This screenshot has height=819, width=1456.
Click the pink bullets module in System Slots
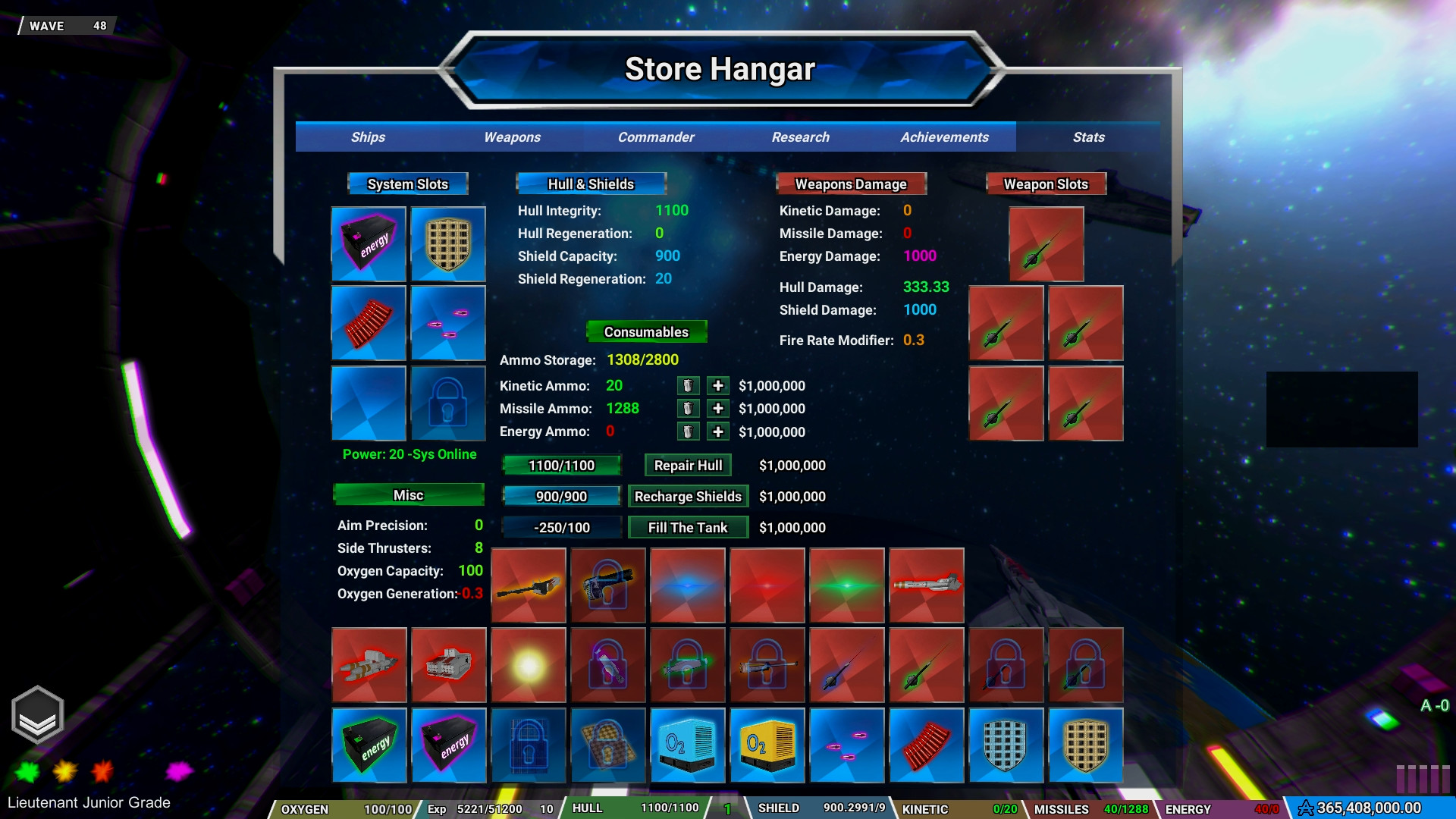coord(447,323)
